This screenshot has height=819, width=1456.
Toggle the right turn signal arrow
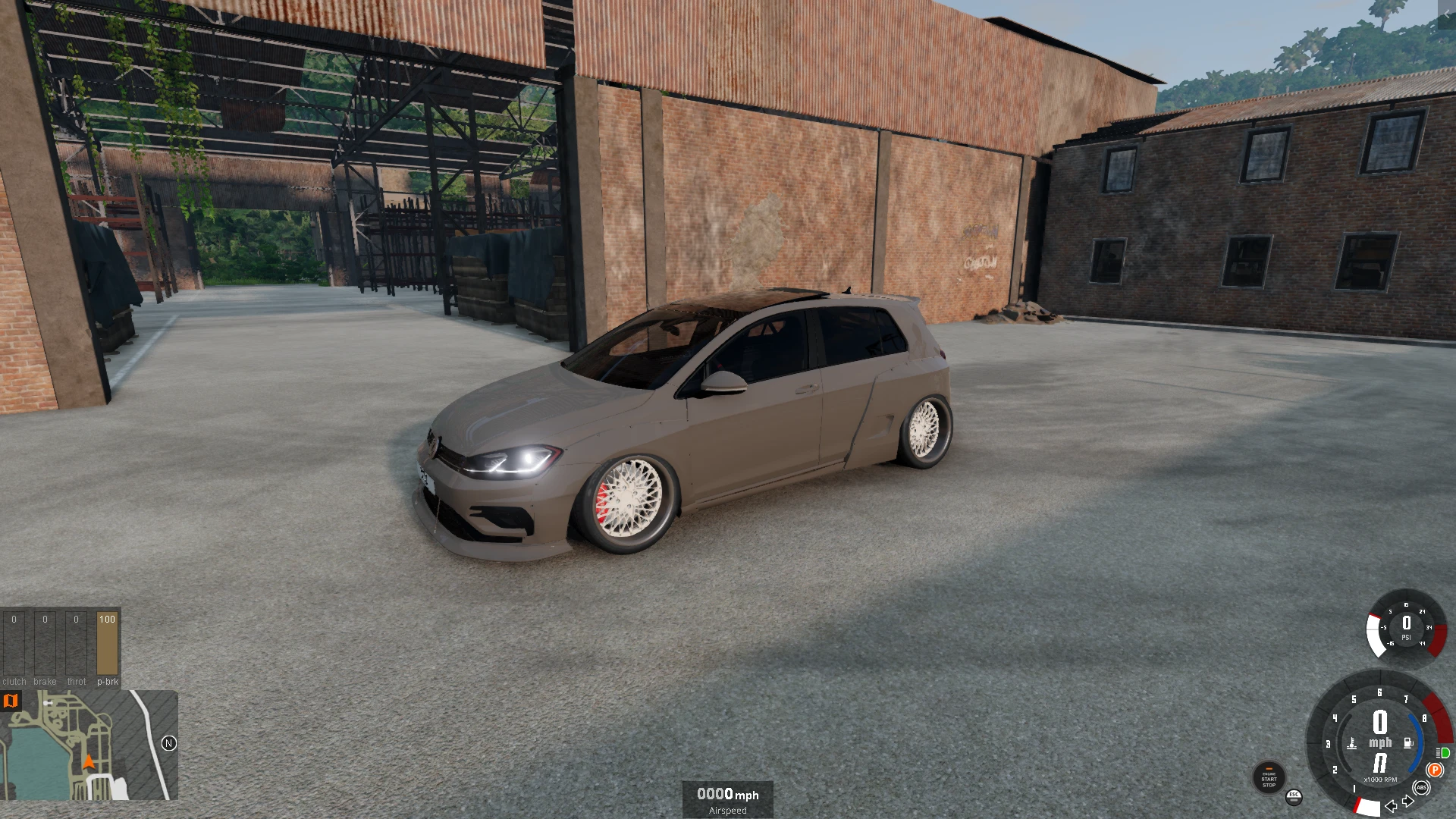[x=1407, y=801]
